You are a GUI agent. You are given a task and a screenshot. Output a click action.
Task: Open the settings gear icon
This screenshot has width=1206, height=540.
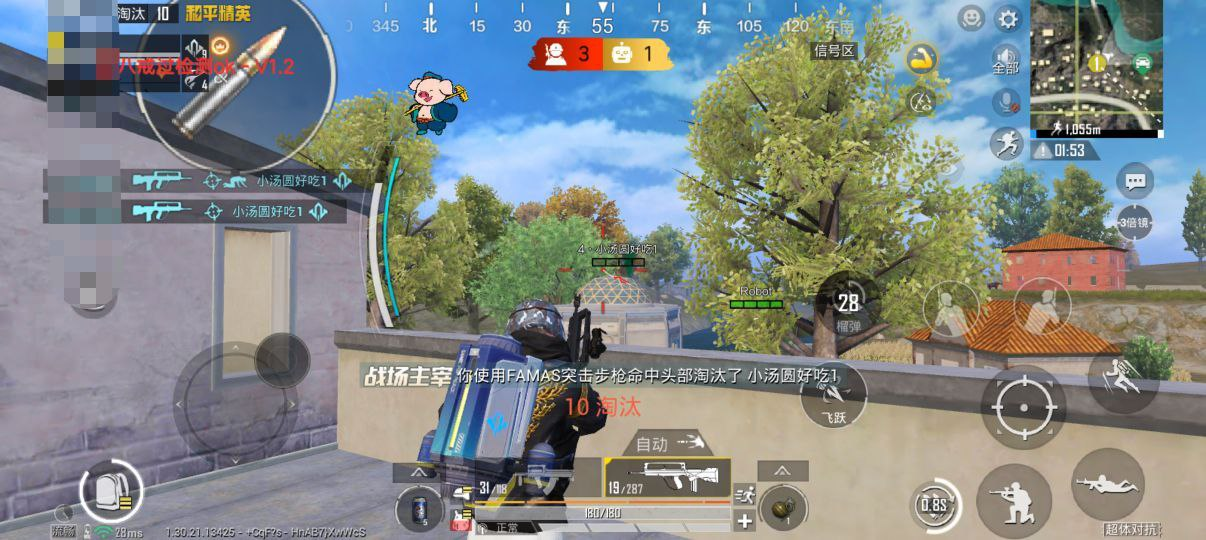click(x=1006, y=18)
